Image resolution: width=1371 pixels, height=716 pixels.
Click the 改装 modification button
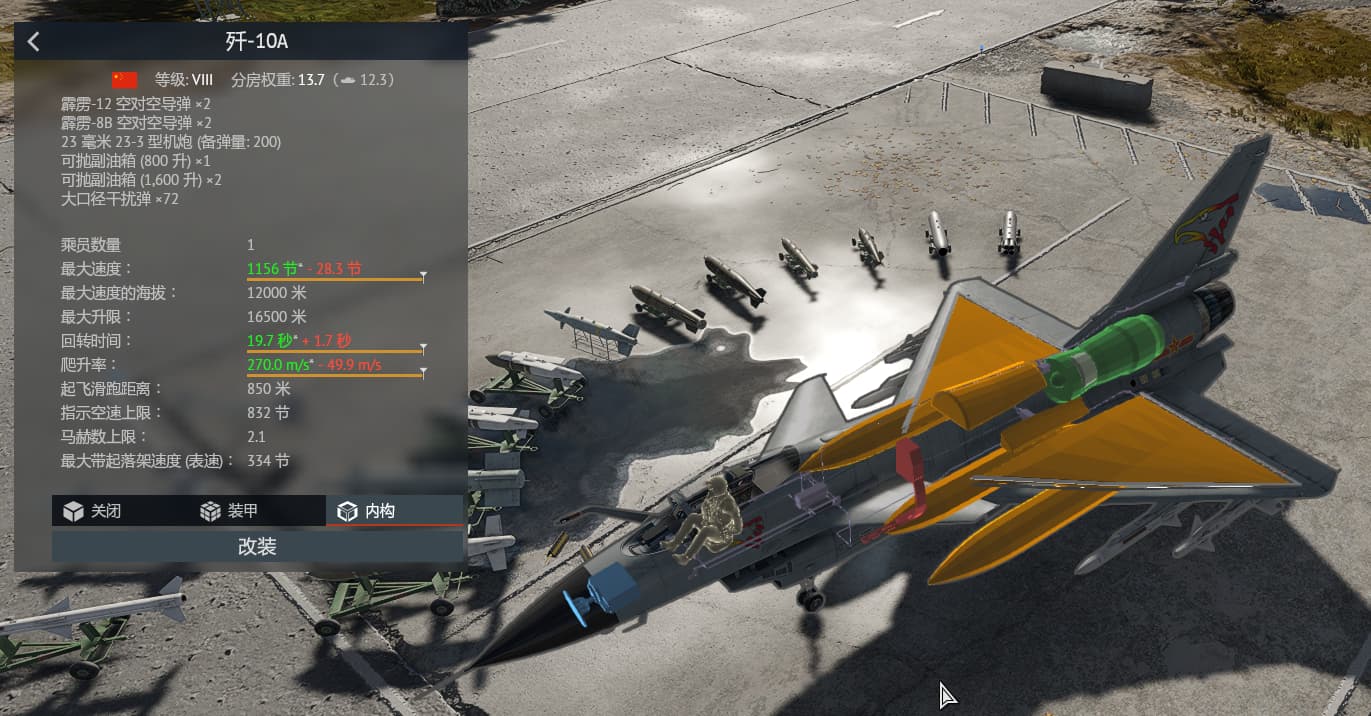[x=257, y=546]
